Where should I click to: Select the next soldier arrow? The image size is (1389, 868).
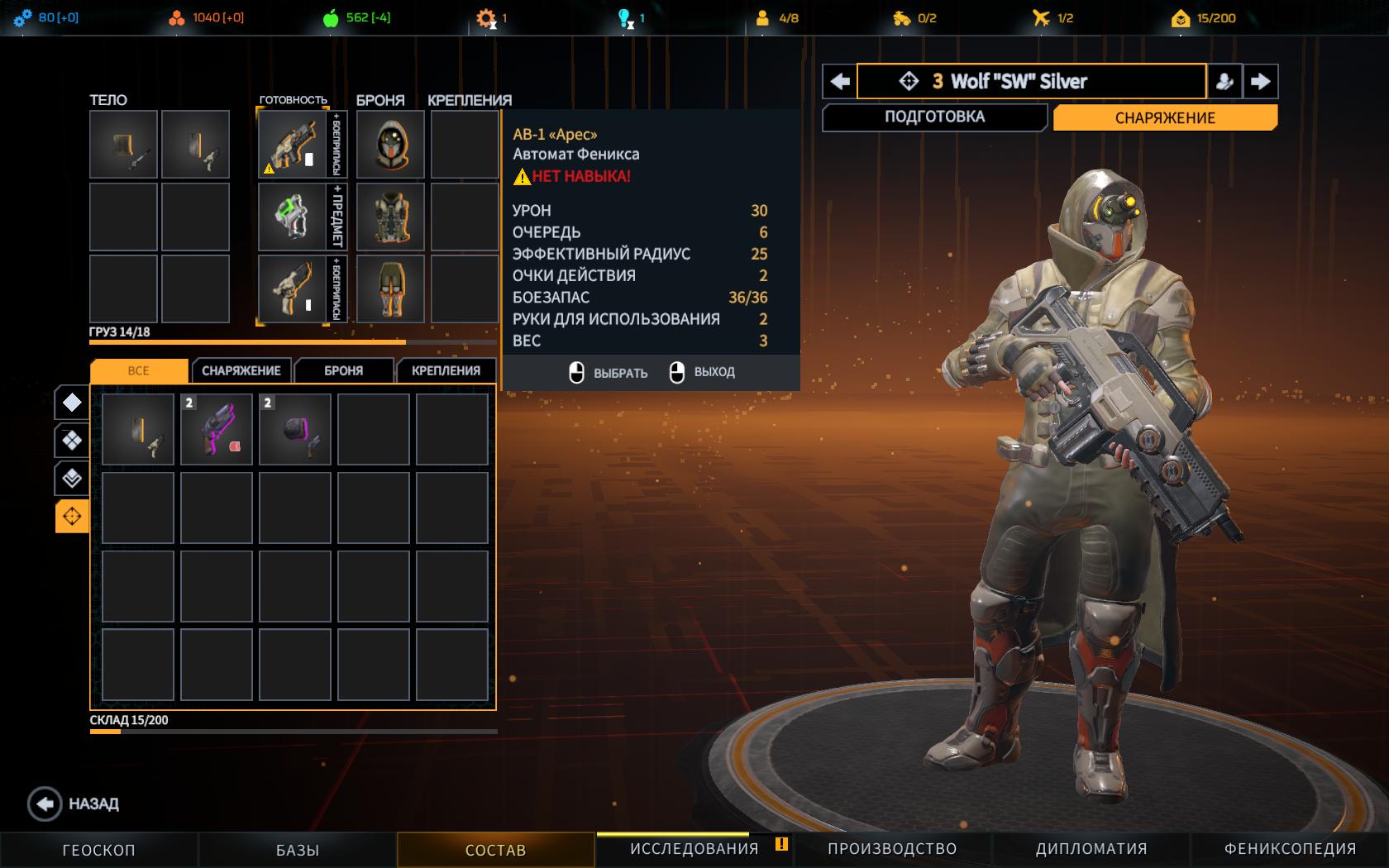[x=1260, y=81]
